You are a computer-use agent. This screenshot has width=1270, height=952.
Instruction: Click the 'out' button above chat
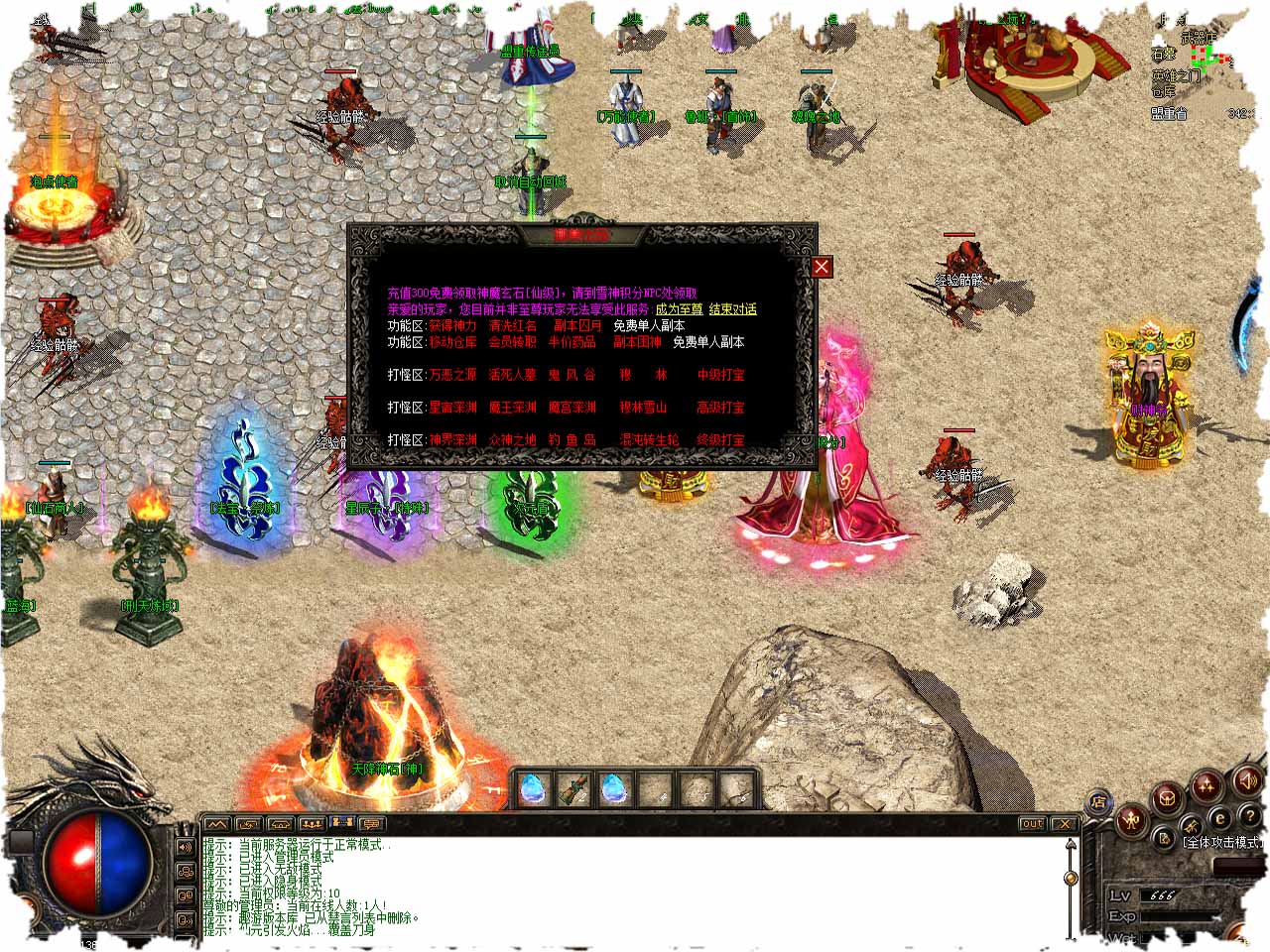pos(1032,824)
